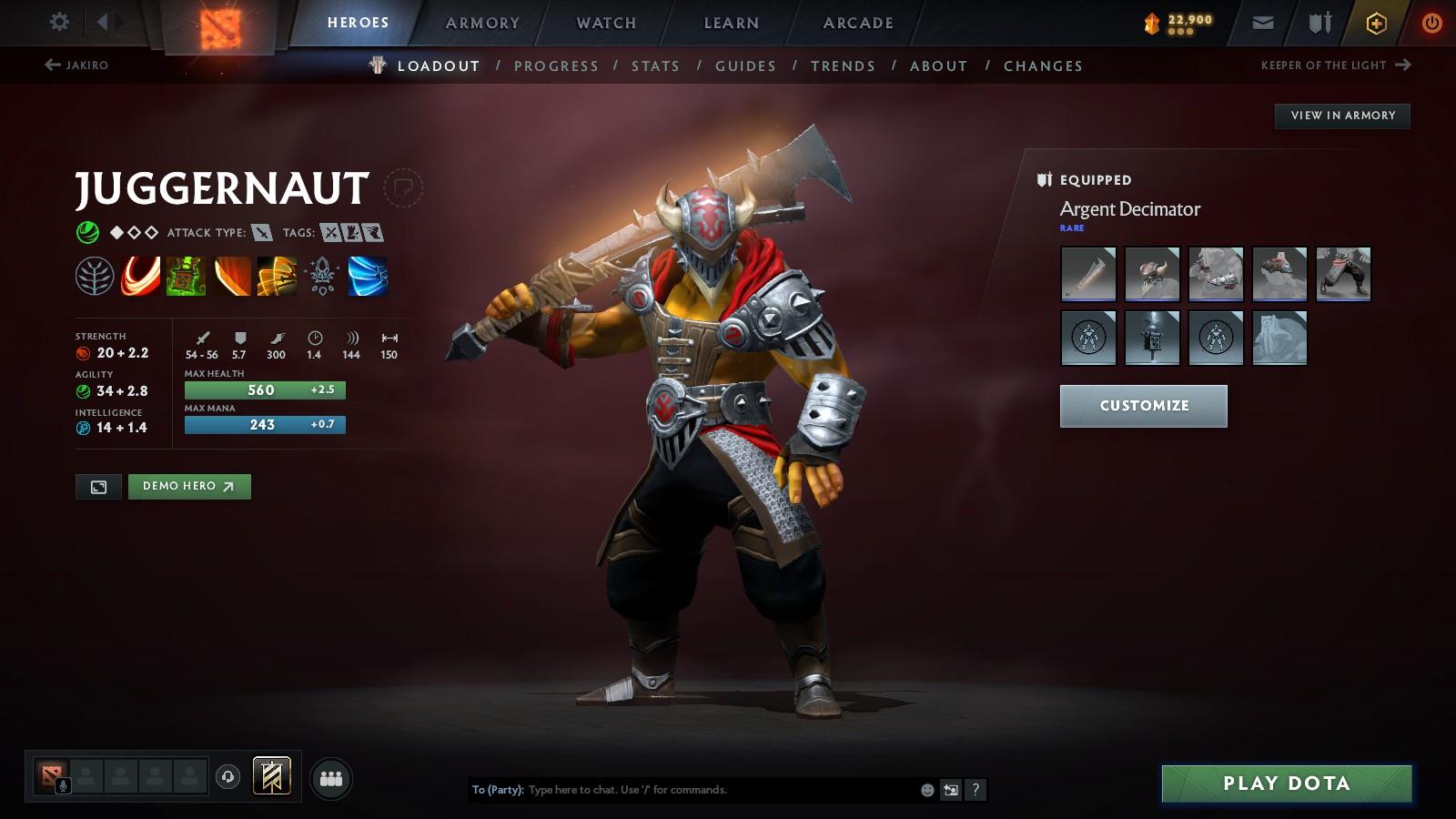Go back to Jakiro hero page
Screen dimensions: 1456x819
pyautogui.click(x=76, y=66)
